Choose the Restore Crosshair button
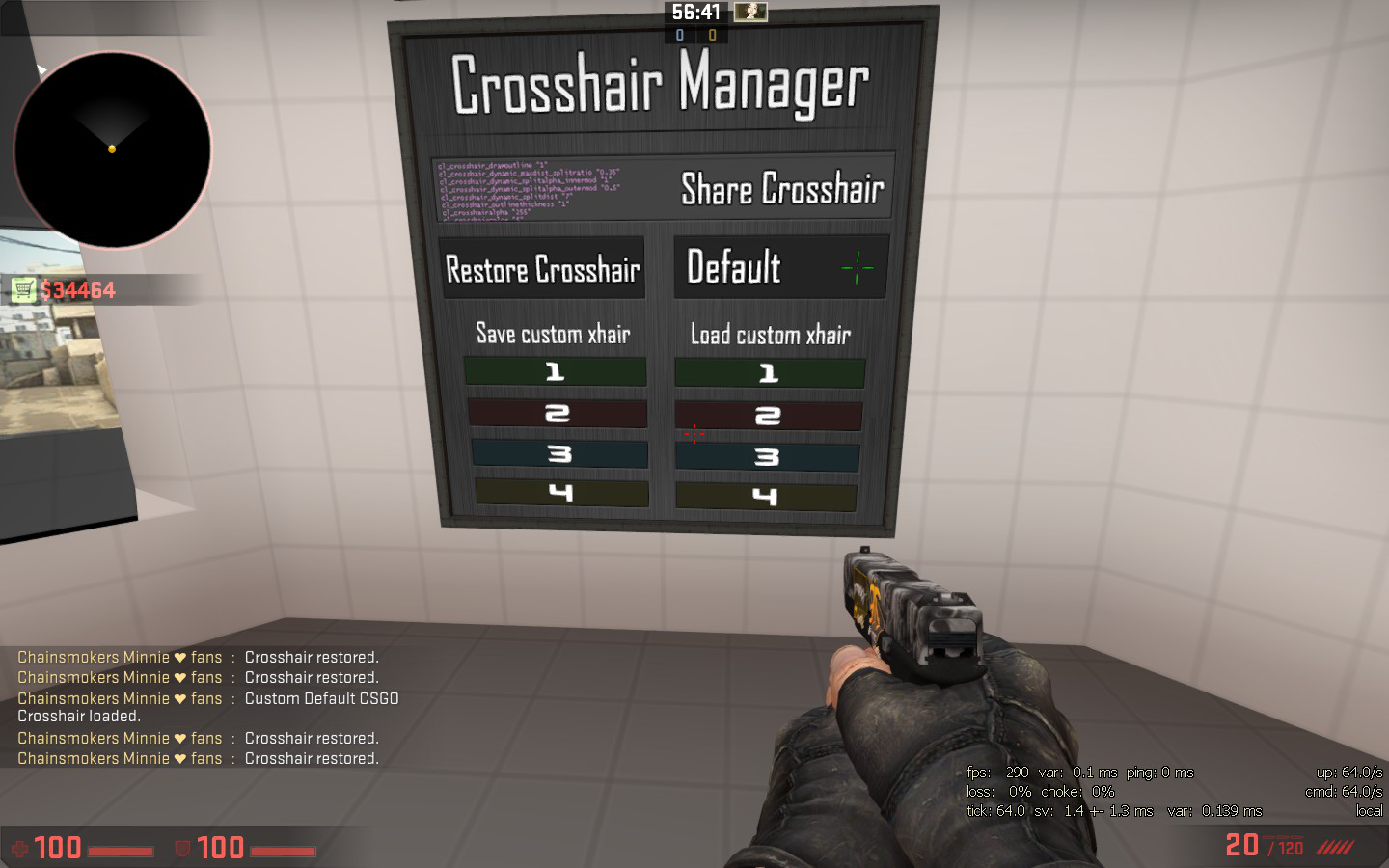Screen dimensions: 1389x868 542,269
